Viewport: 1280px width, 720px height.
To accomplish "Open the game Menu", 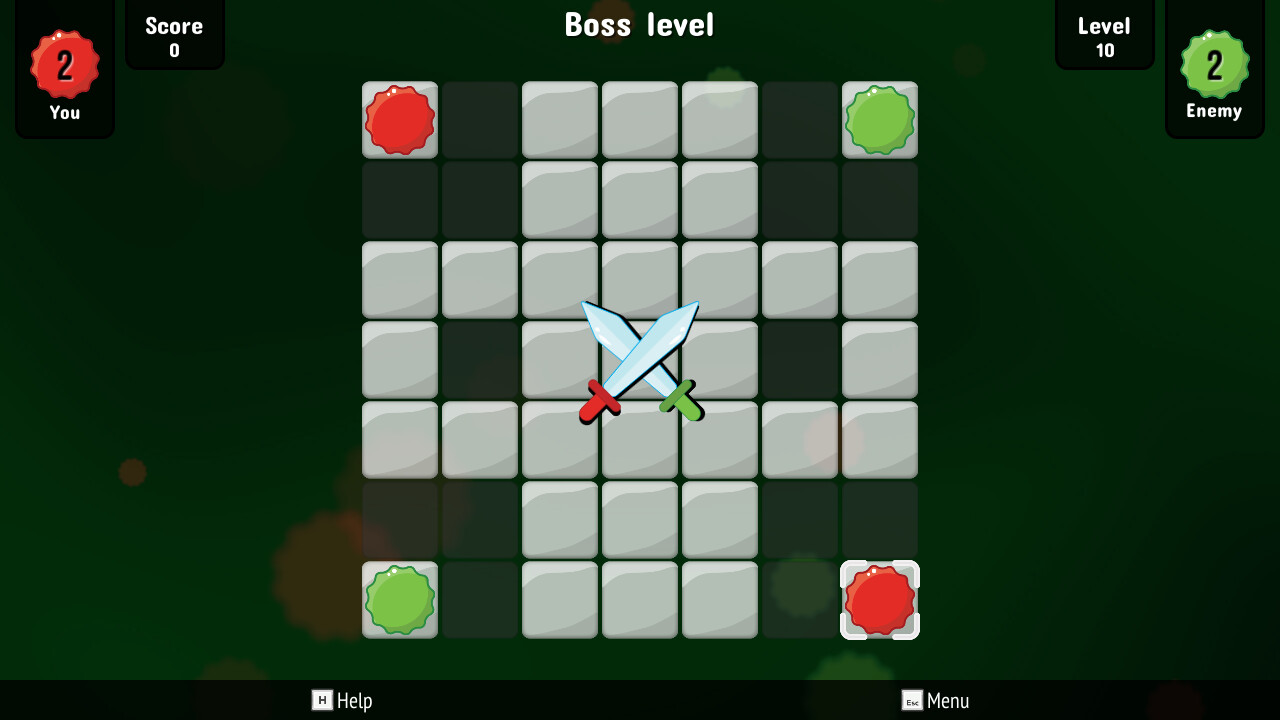I will (x=948, y=701).
